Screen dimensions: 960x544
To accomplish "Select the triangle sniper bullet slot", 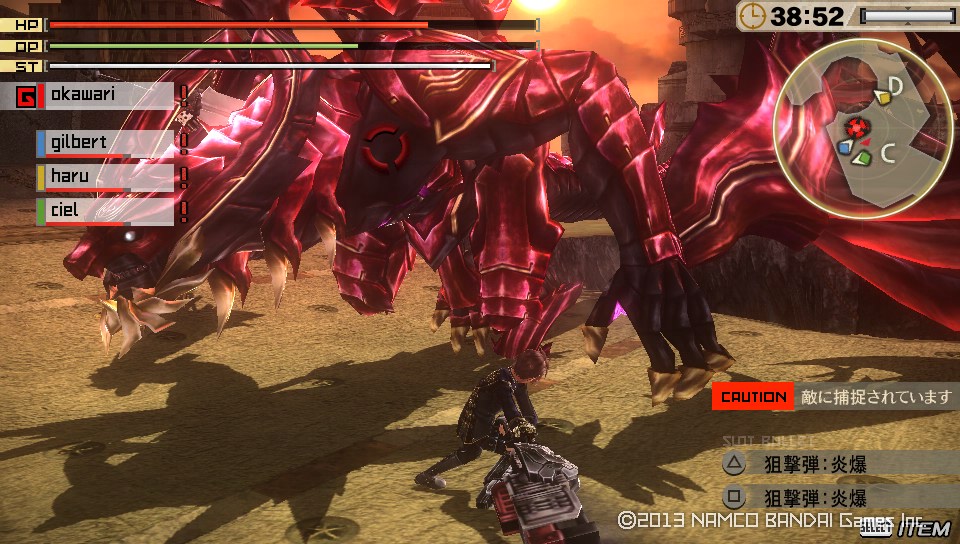I will (x=795, y=464).
